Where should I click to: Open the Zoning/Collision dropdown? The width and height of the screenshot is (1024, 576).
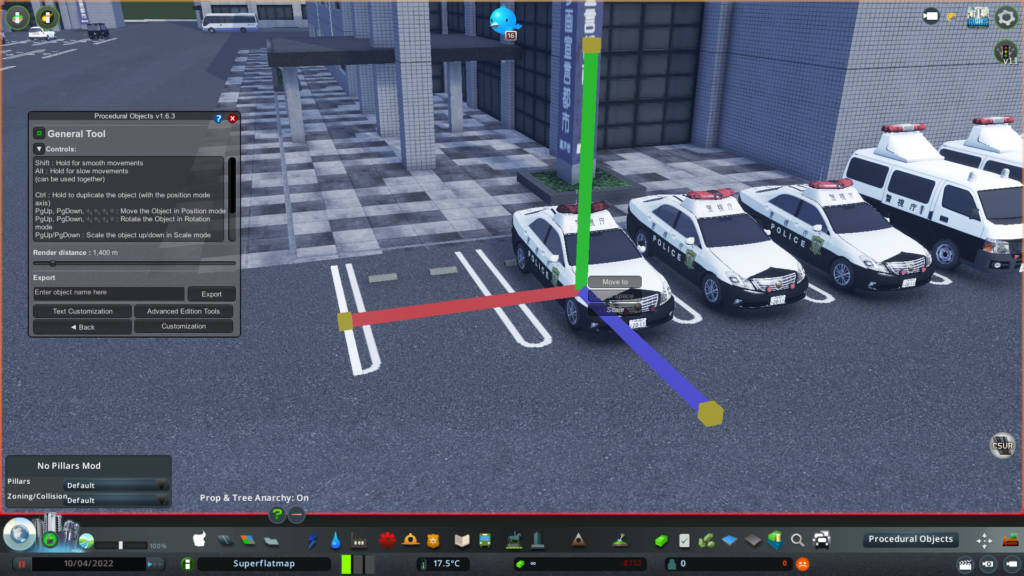pyautogui.click(x=116, y=500)
